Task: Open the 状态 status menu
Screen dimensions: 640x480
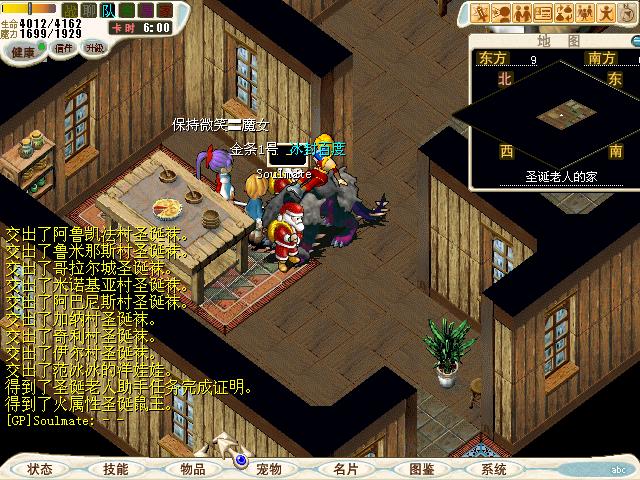Action: (x=40, y=468)
